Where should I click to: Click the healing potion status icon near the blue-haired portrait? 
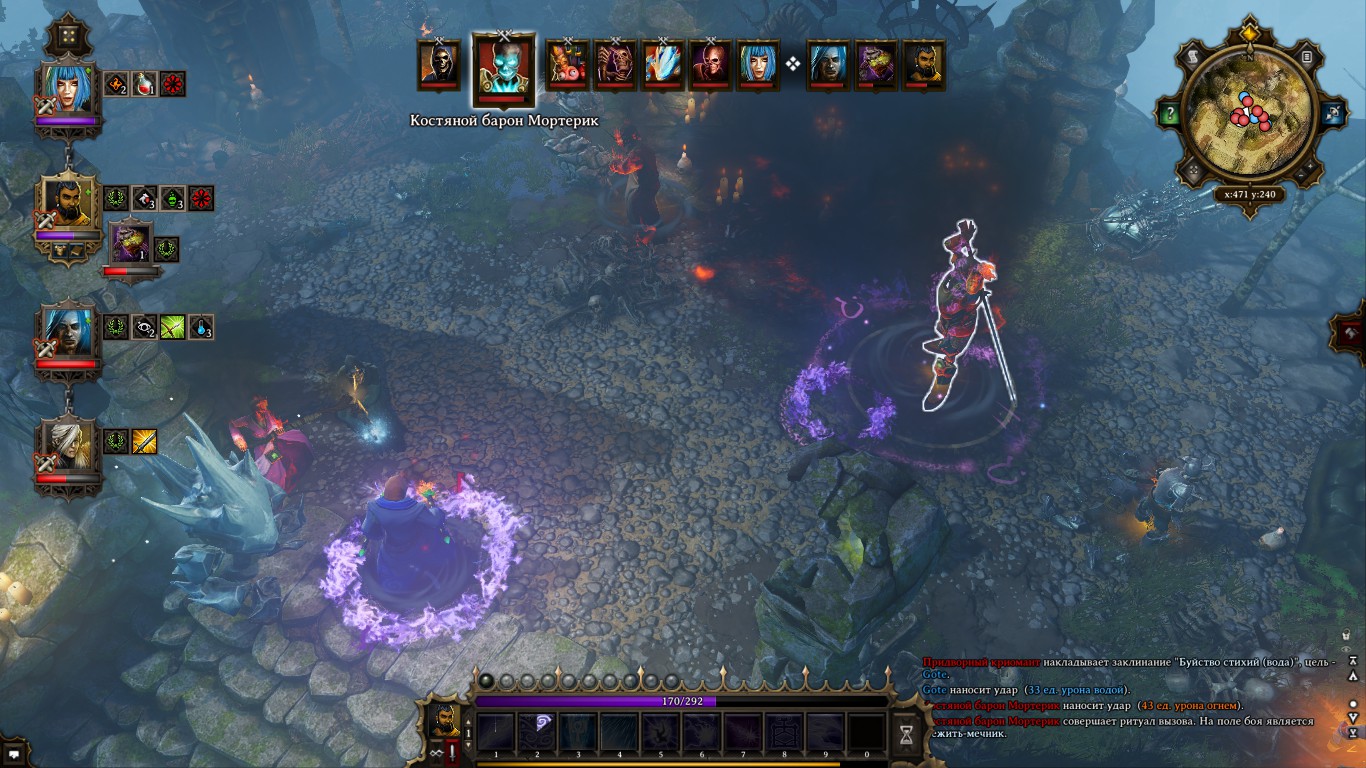pos(142,84)
